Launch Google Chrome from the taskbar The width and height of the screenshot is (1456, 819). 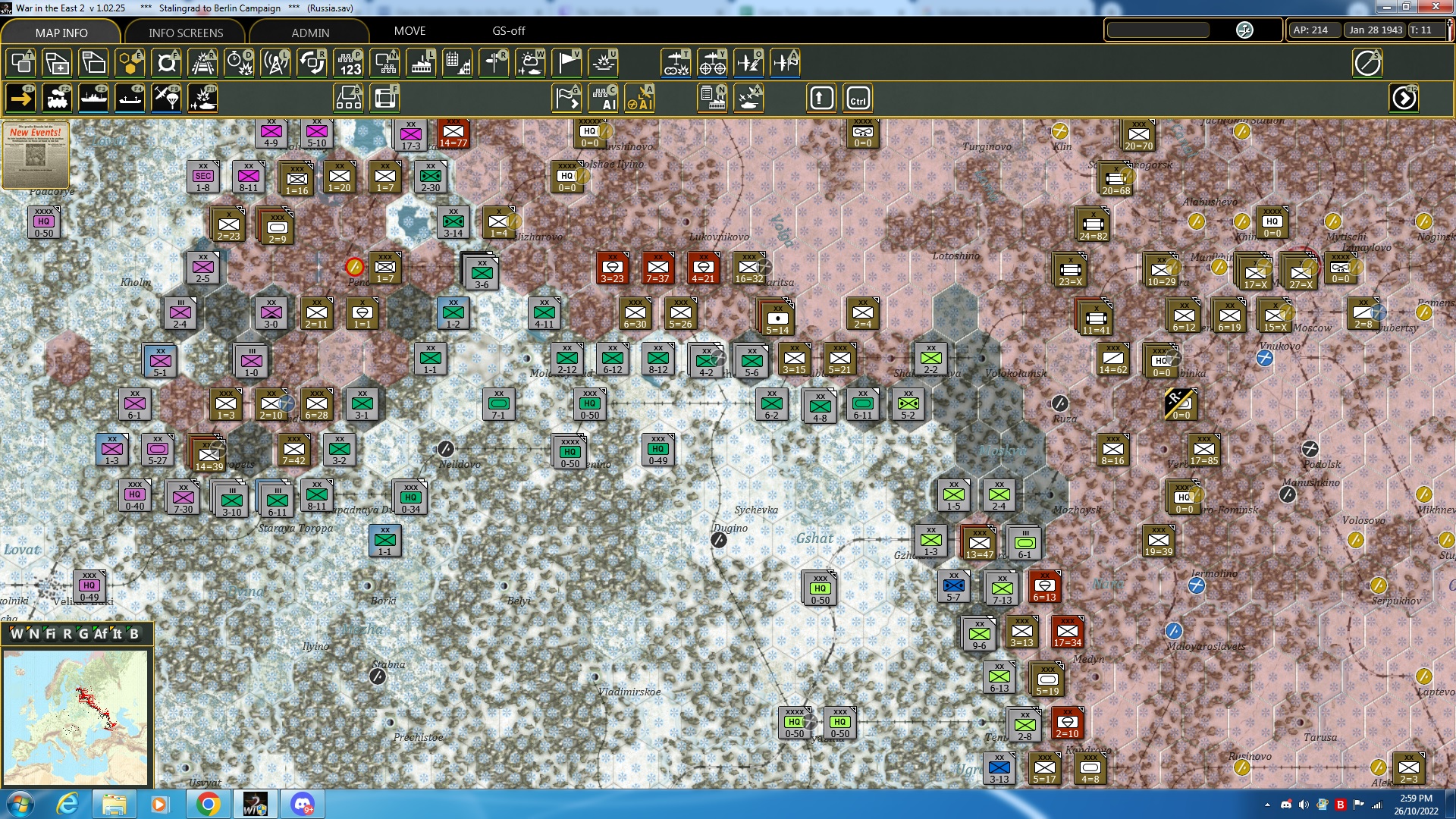[209, 803]
